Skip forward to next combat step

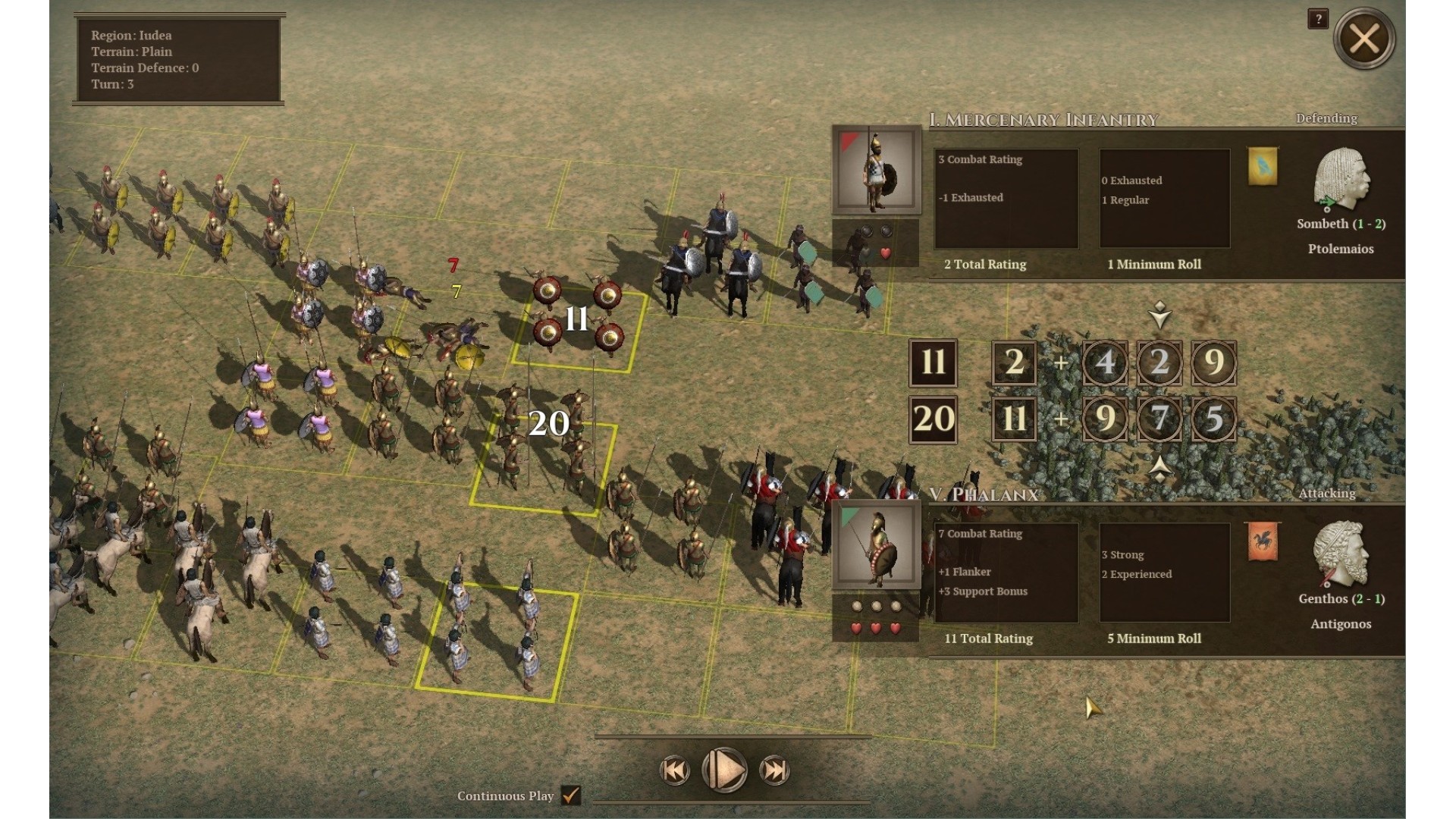pyautogui.click(x=775, y=770)
